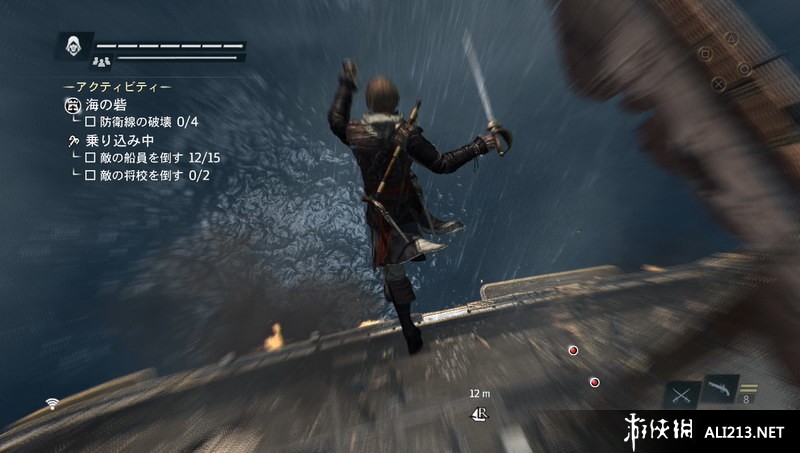Viewport: 800px width, 453px height.
Task: Click the 敵の将校を倒す objective checkbox
Action: 90,176
